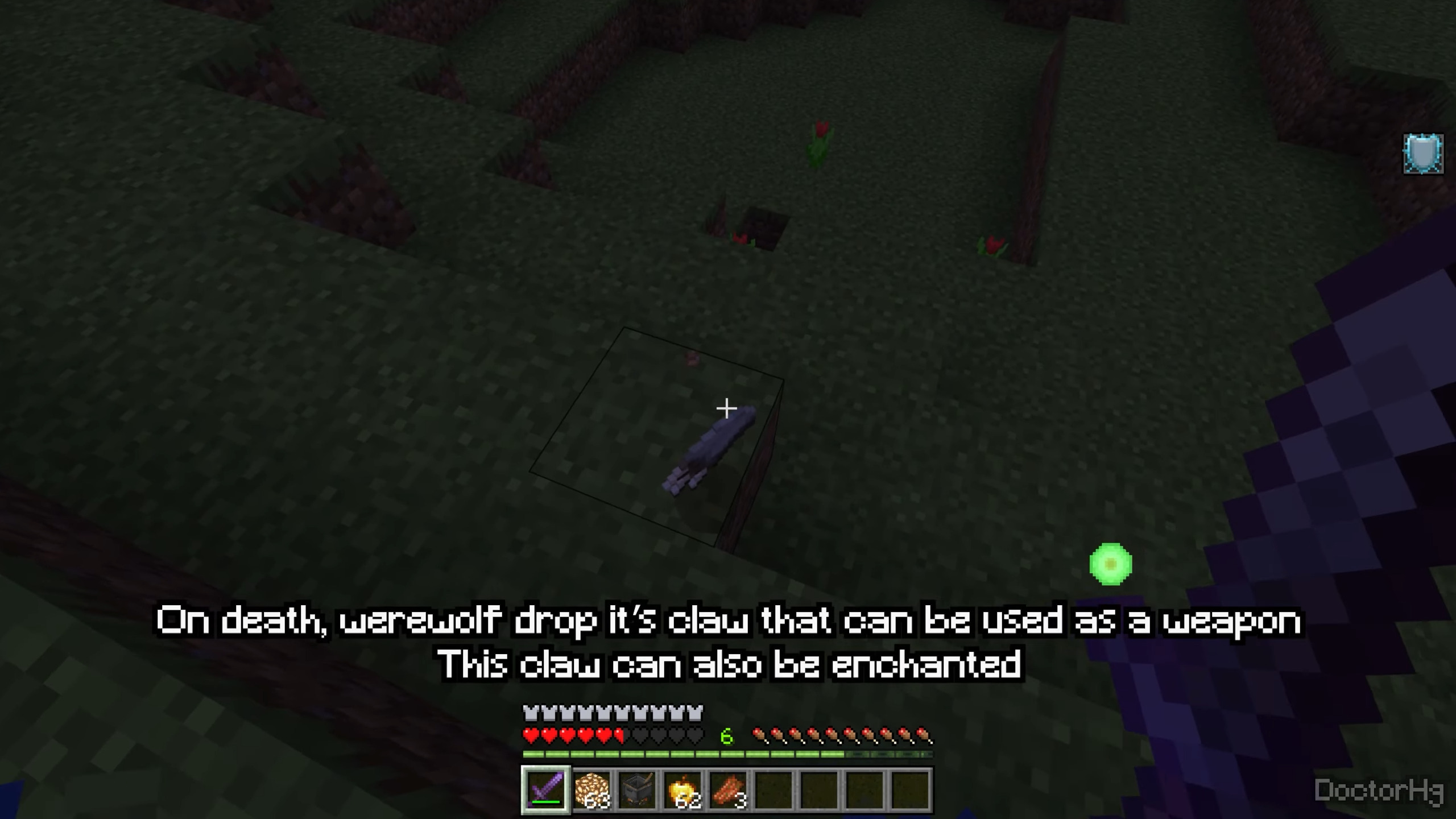Select the glowstone block stack slot
The height and width of the screenshot is (819, 1456).
[x=591, y=789]
